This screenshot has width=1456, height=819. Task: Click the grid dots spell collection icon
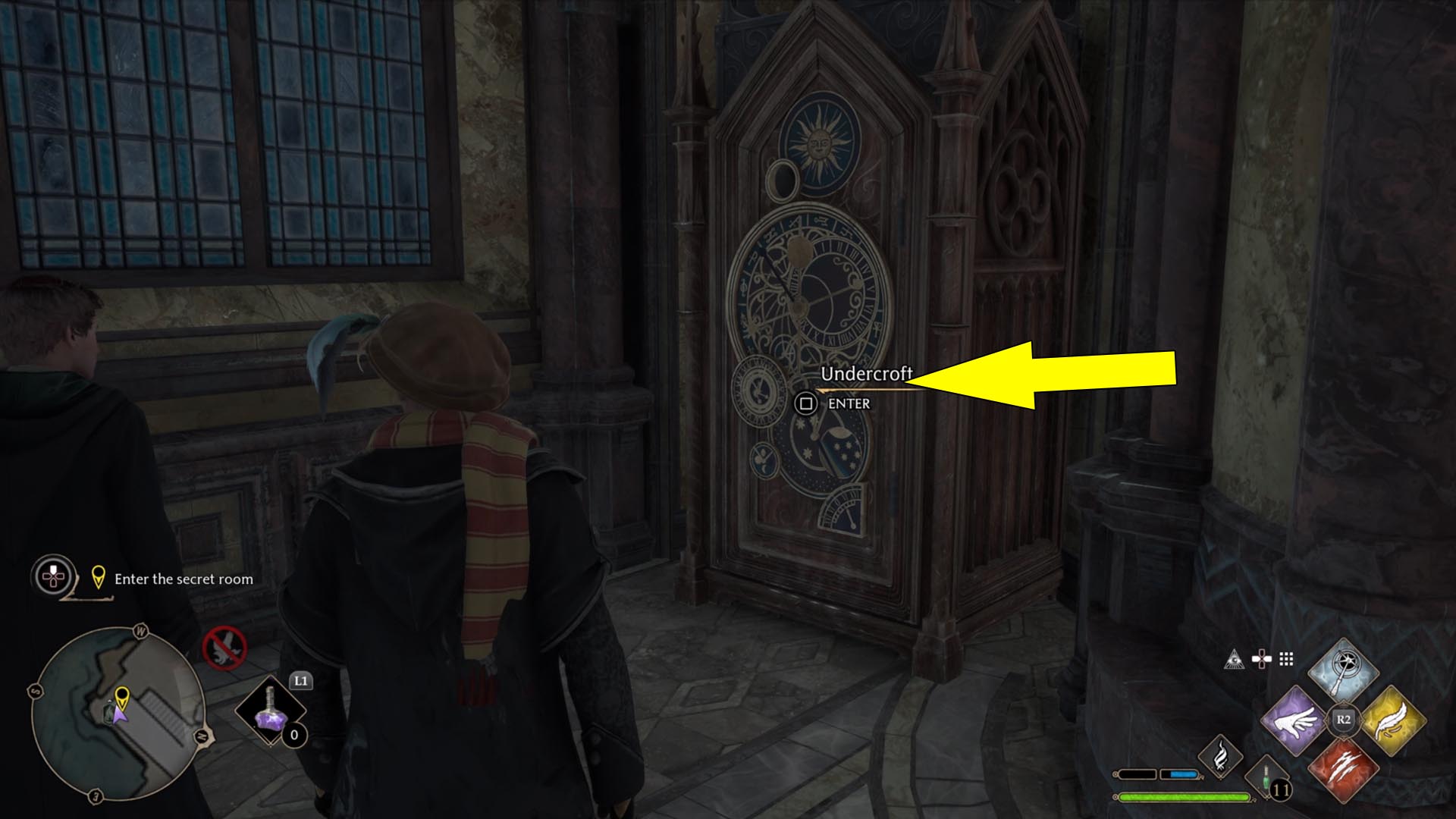pos(1285,658)
